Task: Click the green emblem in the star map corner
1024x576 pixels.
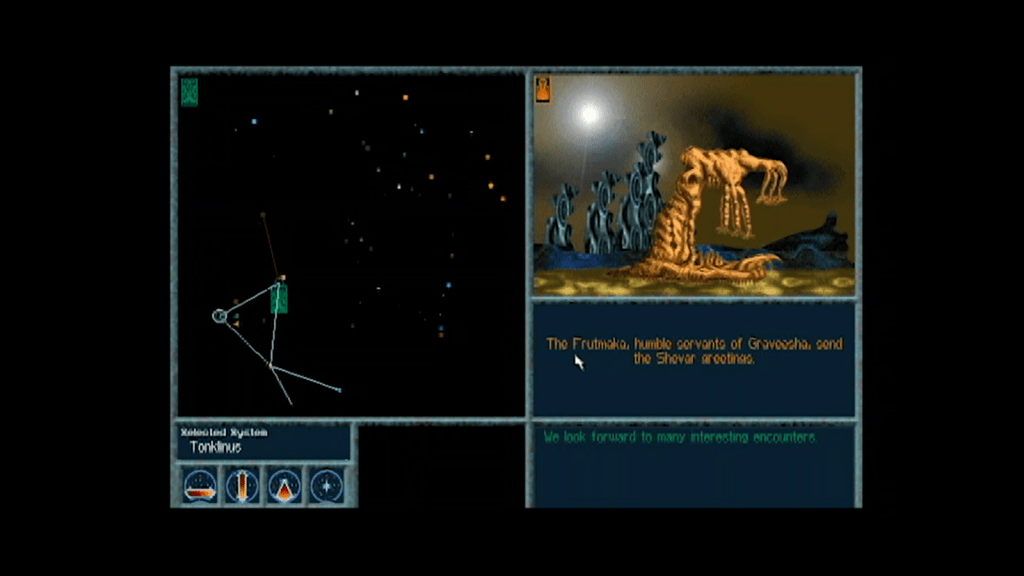Action: [190, 92]
